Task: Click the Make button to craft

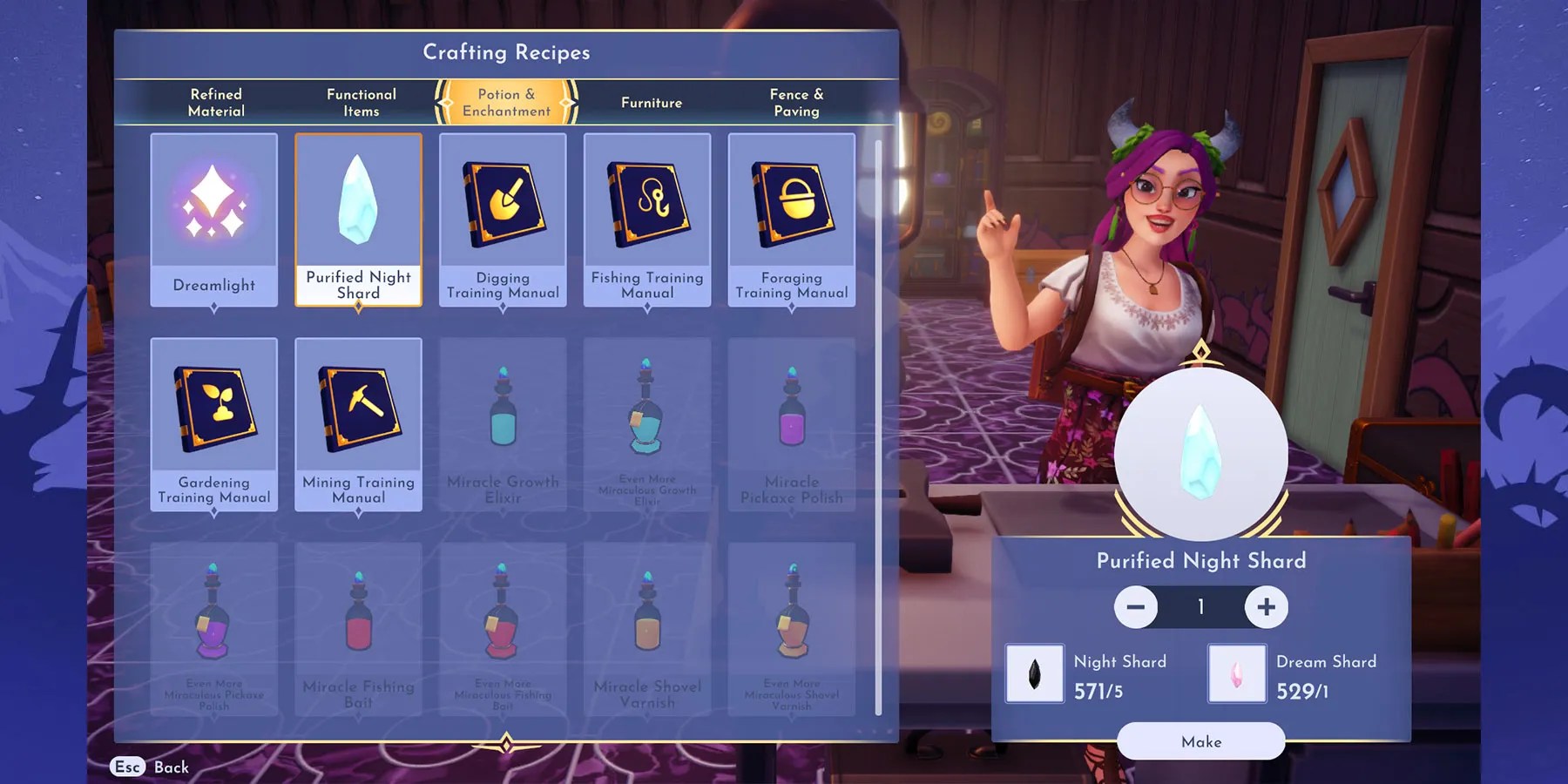Action: coord(1201,741)
